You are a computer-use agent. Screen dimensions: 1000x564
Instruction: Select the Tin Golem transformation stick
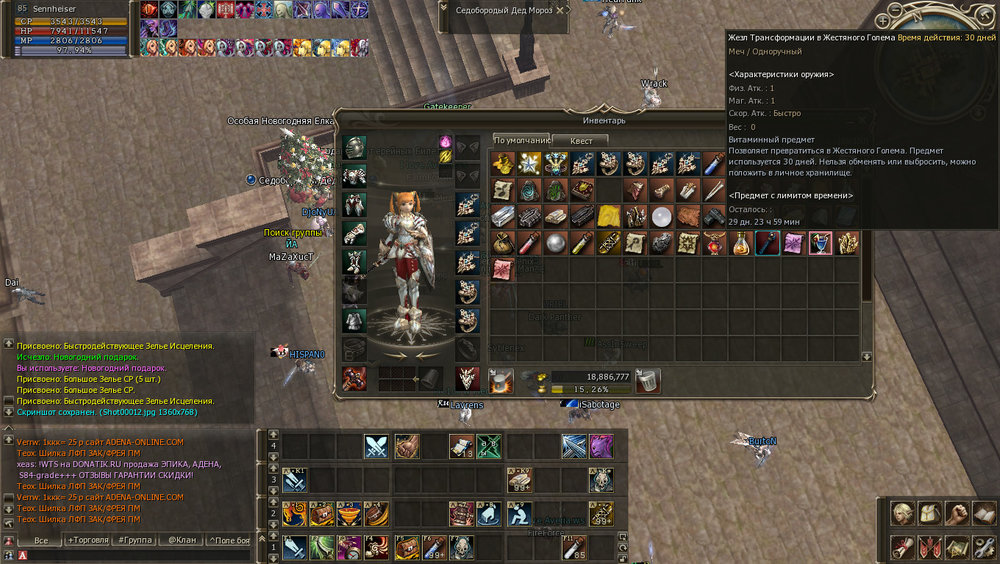[767, 242]
